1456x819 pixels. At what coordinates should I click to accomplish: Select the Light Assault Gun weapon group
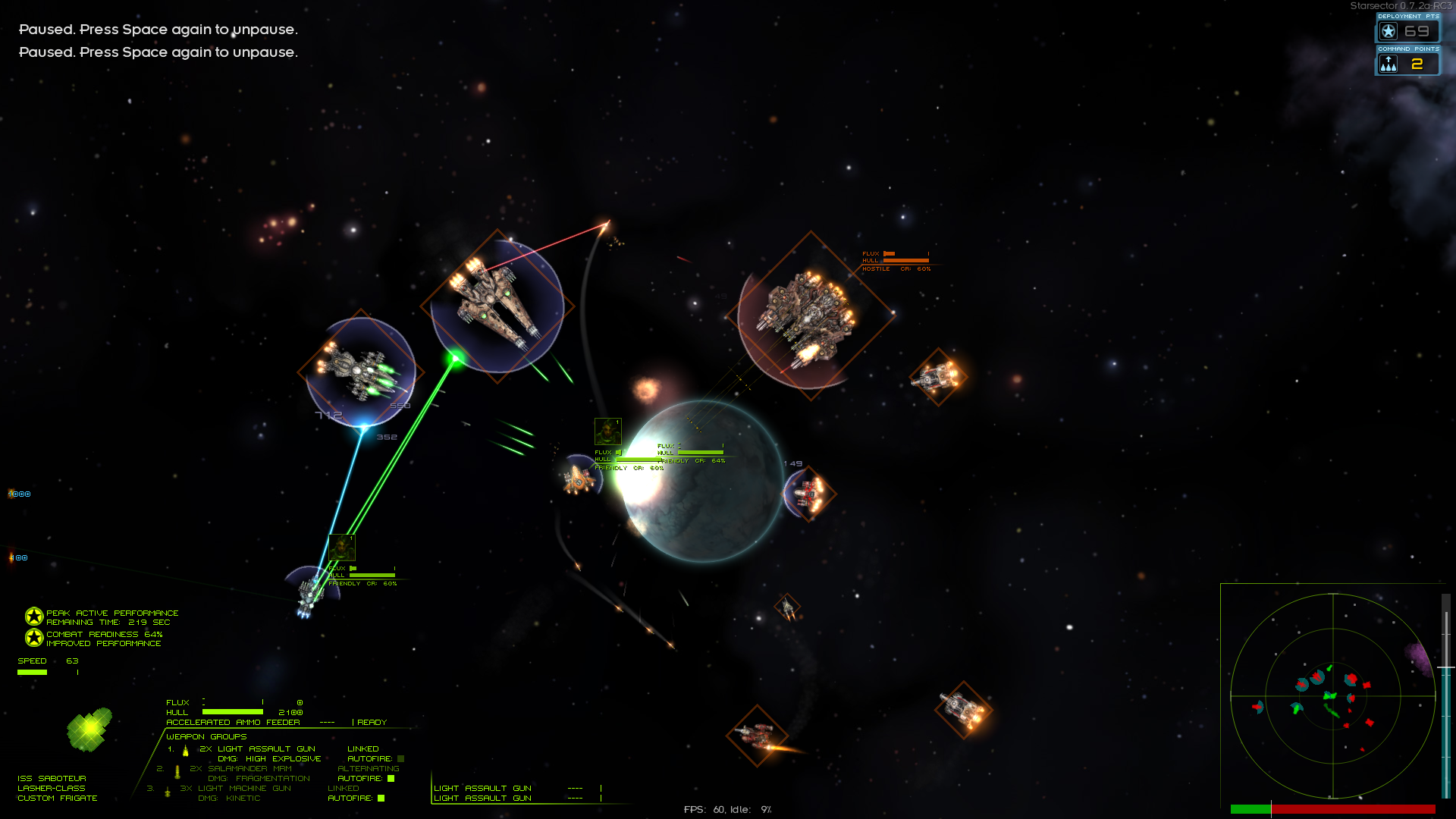point(258,748)
